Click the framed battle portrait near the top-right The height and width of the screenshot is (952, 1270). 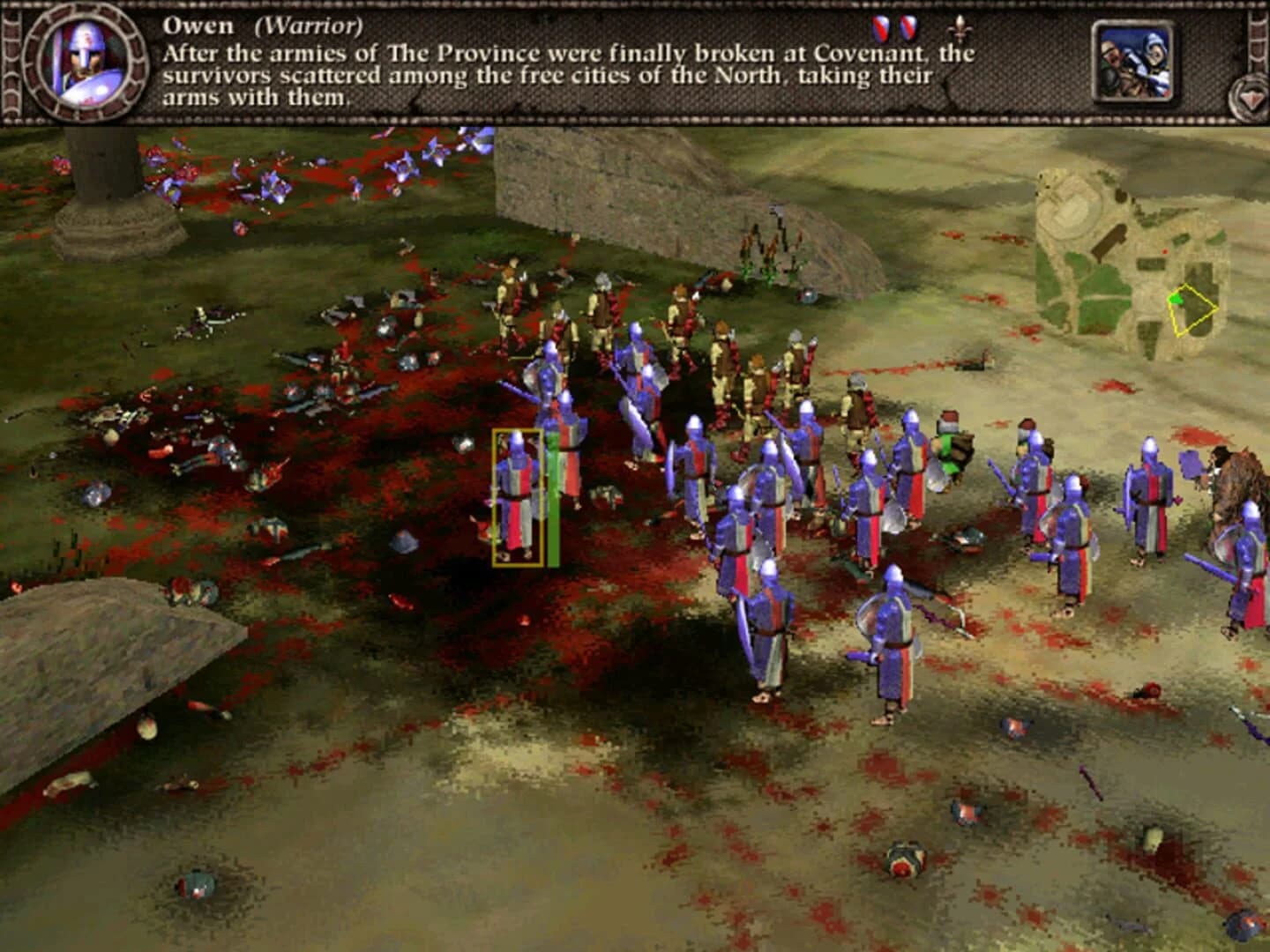coord(1135,62)
